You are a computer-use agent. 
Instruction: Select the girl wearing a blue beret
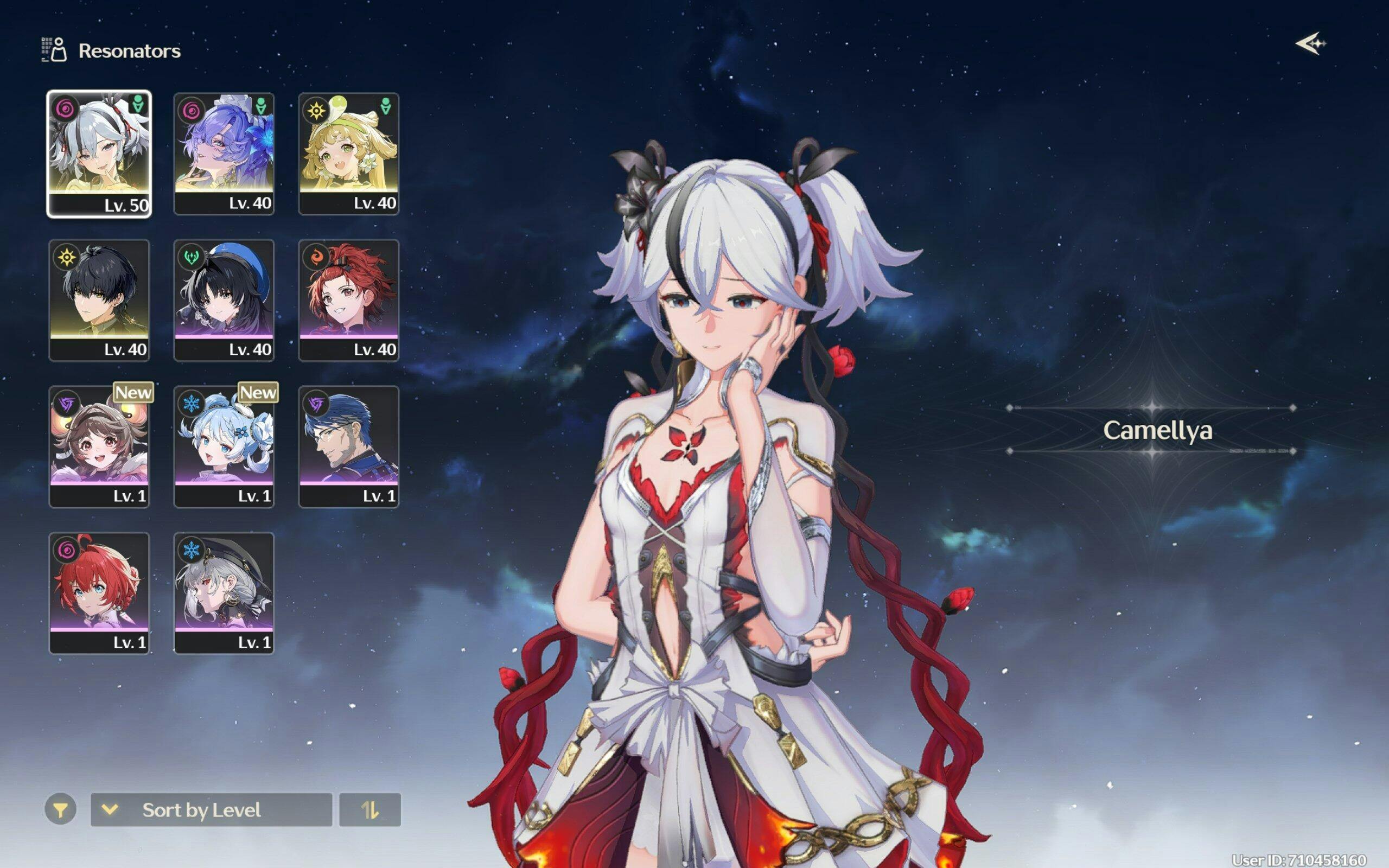[x=224, y=299]
